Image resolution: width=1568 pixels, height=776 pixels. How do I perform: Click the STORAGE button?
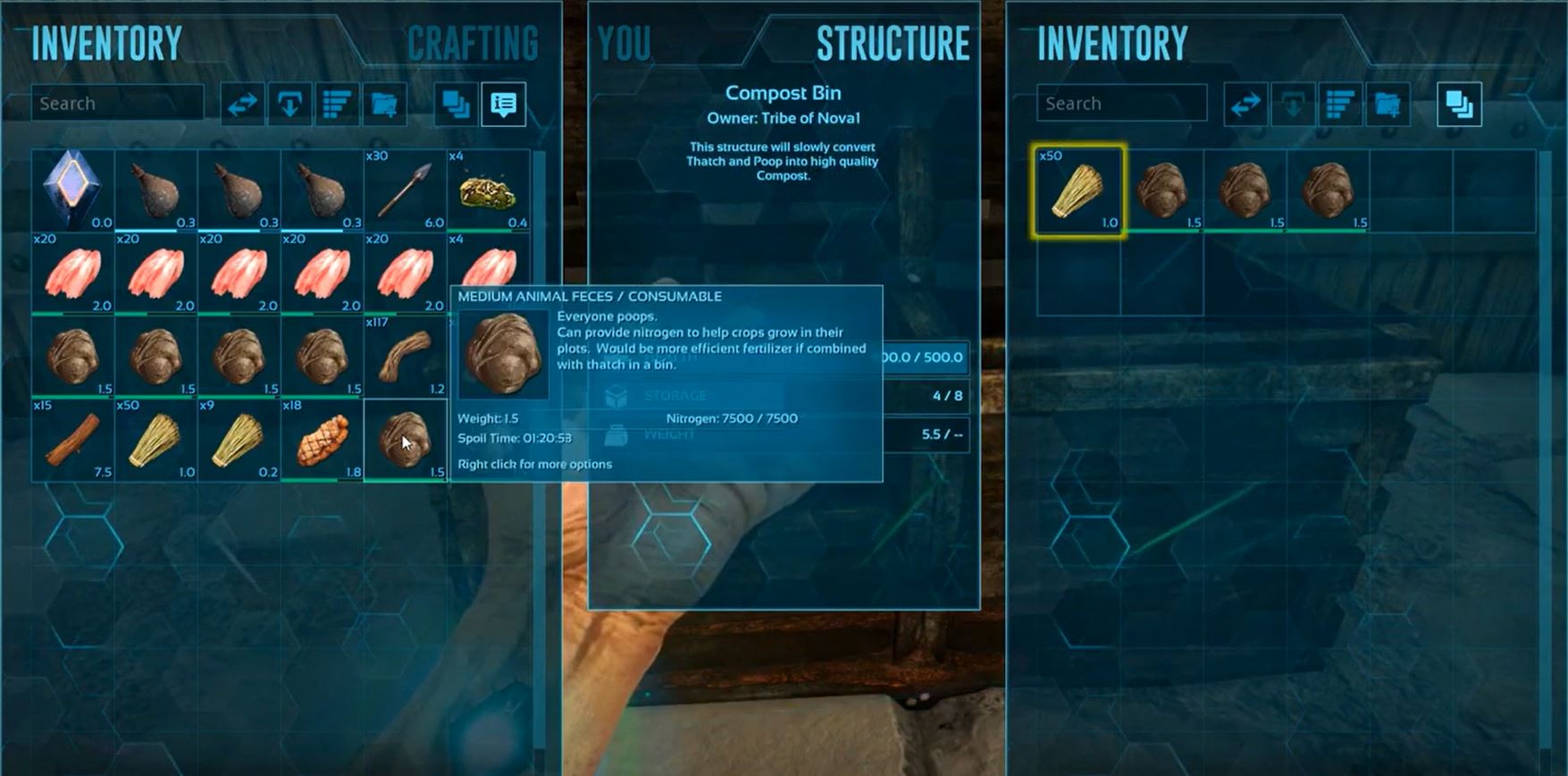tap(675, 395)
